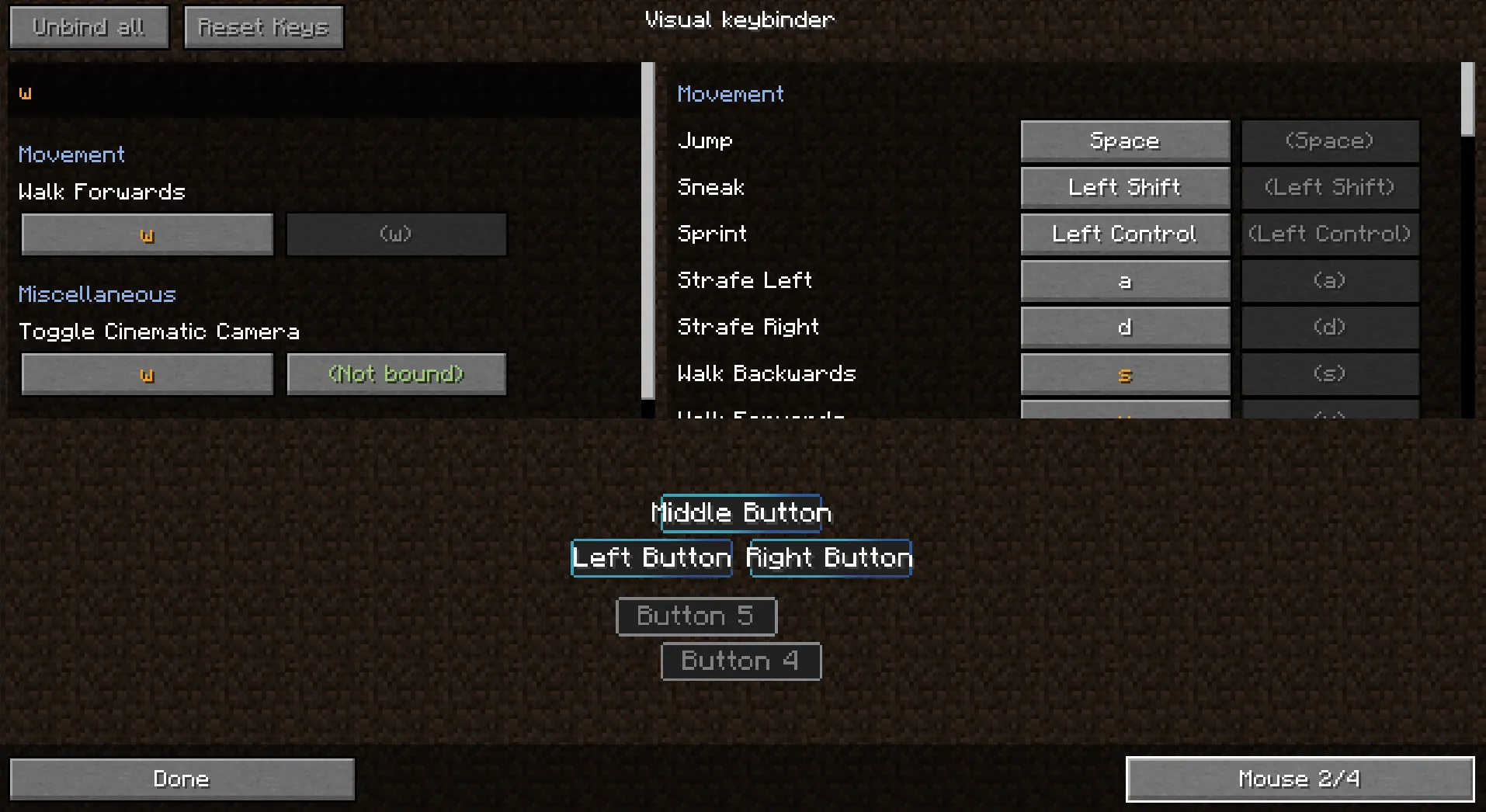Click the Reset Keys button
This screenshot has width=1486, height=812.
pos(263,26)
